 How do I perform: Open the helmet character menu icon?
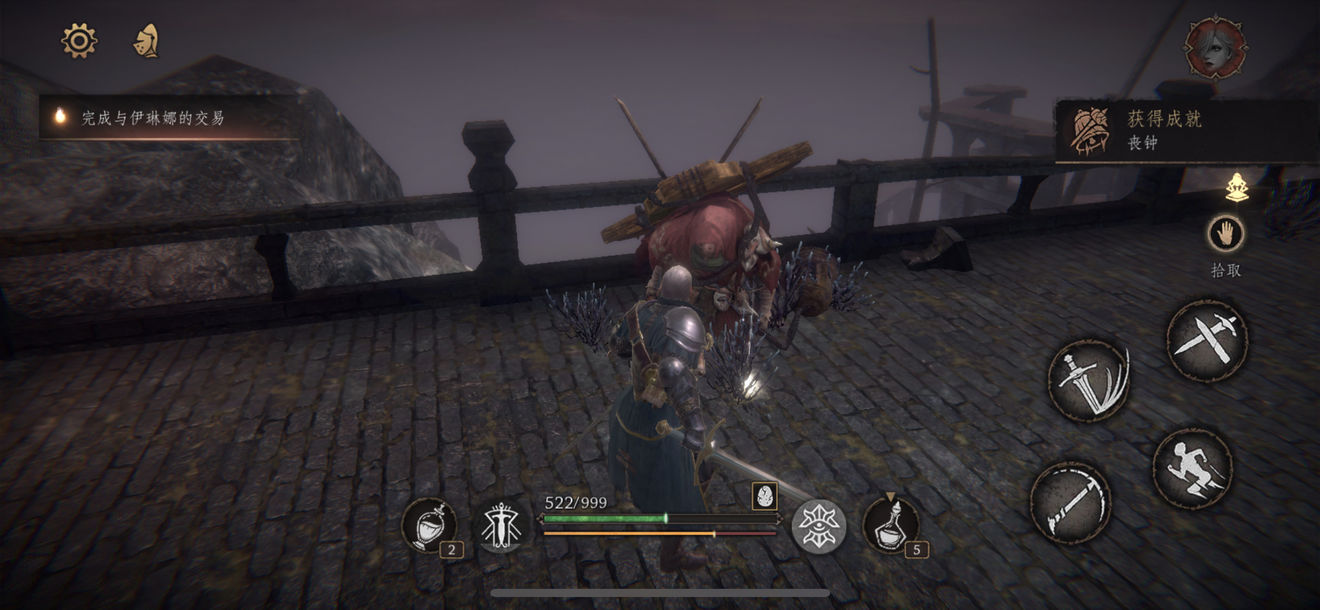(146, 40)
